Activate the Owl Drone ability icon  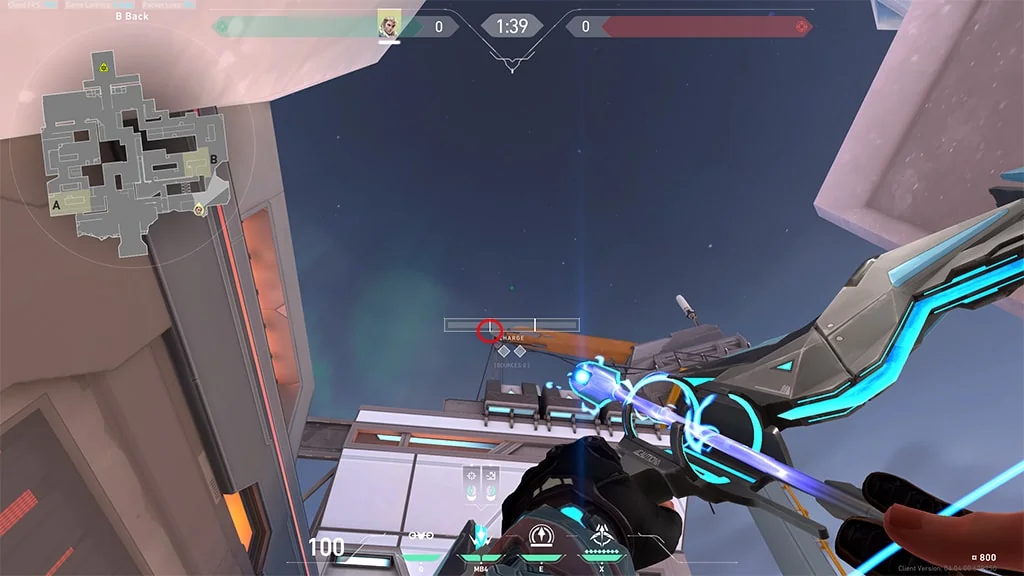coord(421,535)
